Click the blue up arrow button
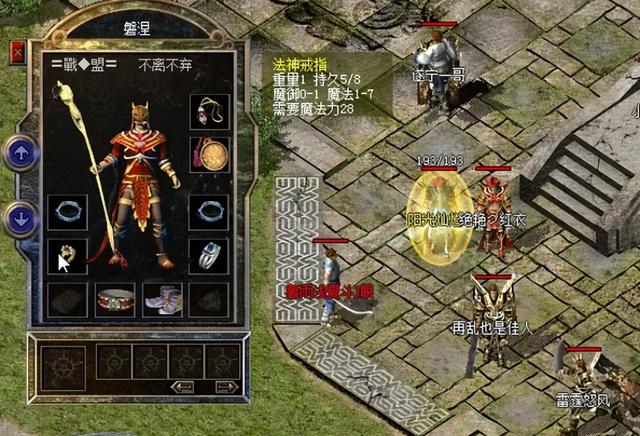This screenshot has height=436, width=640. point(21,153)
